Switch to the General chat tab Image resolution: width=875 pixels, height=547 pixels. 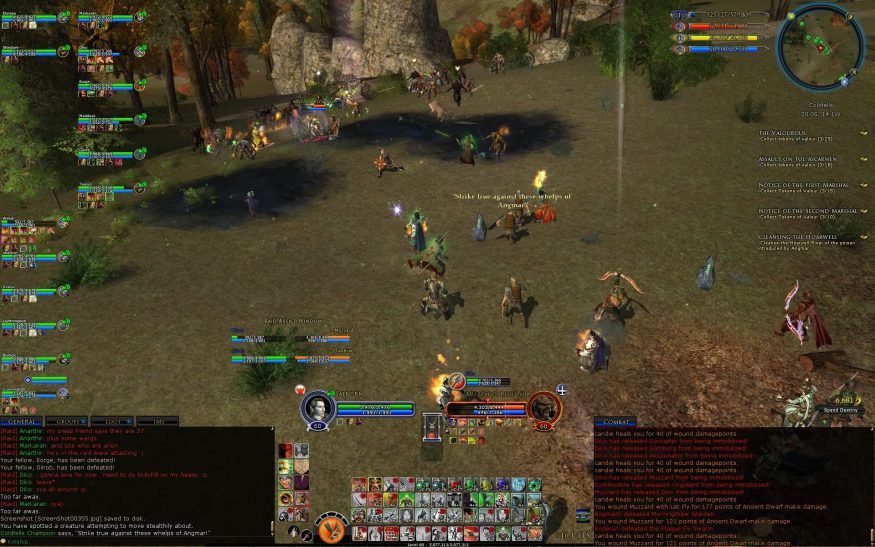tap(22, 422)
